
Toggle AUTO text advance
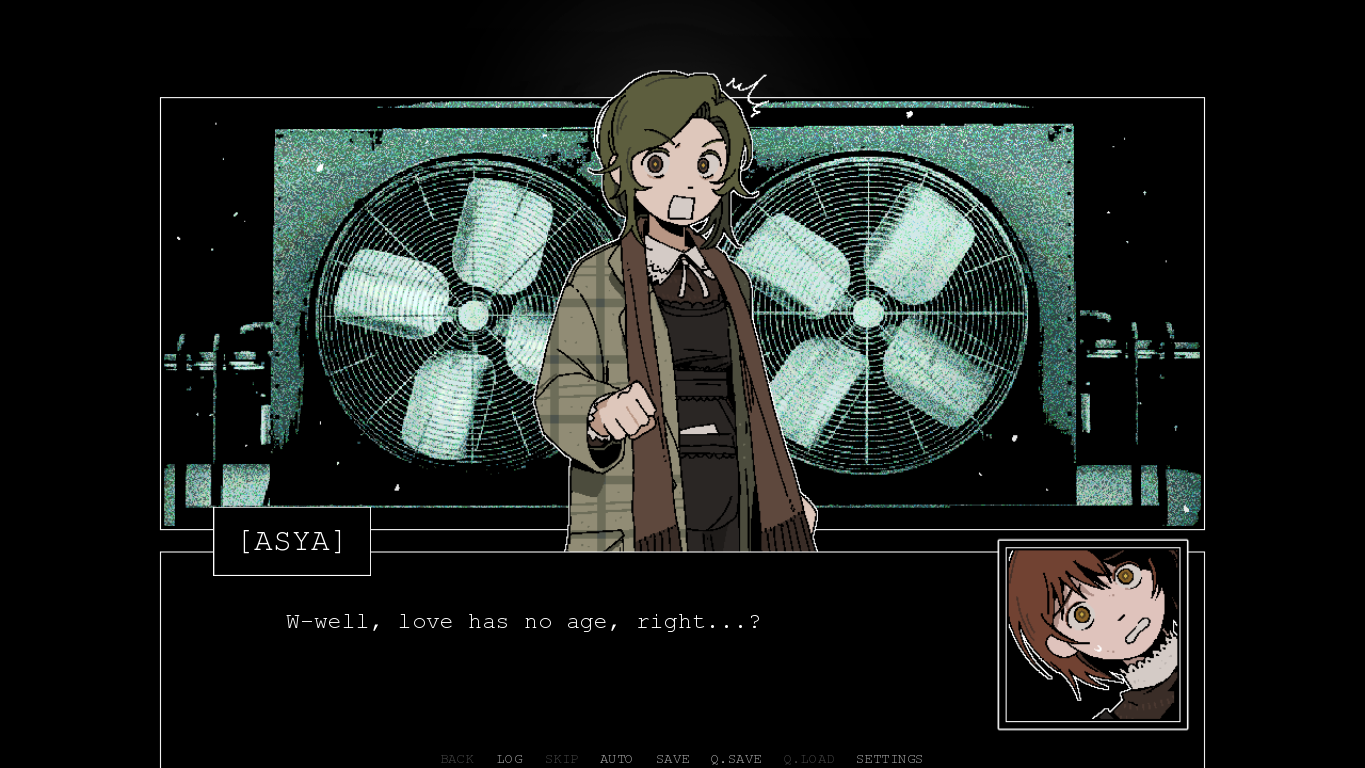click(x=616, y=759)
